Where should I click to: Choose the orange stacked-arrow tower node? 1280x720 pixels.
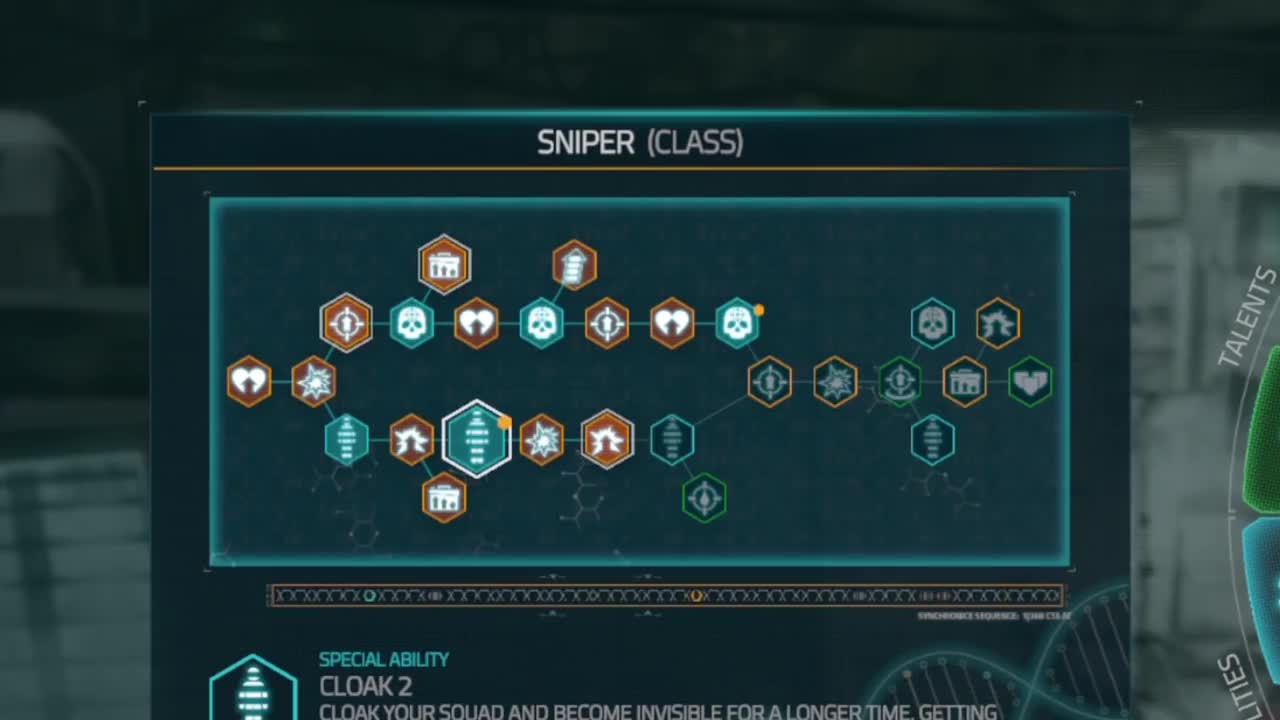click(x=574, y=264)
